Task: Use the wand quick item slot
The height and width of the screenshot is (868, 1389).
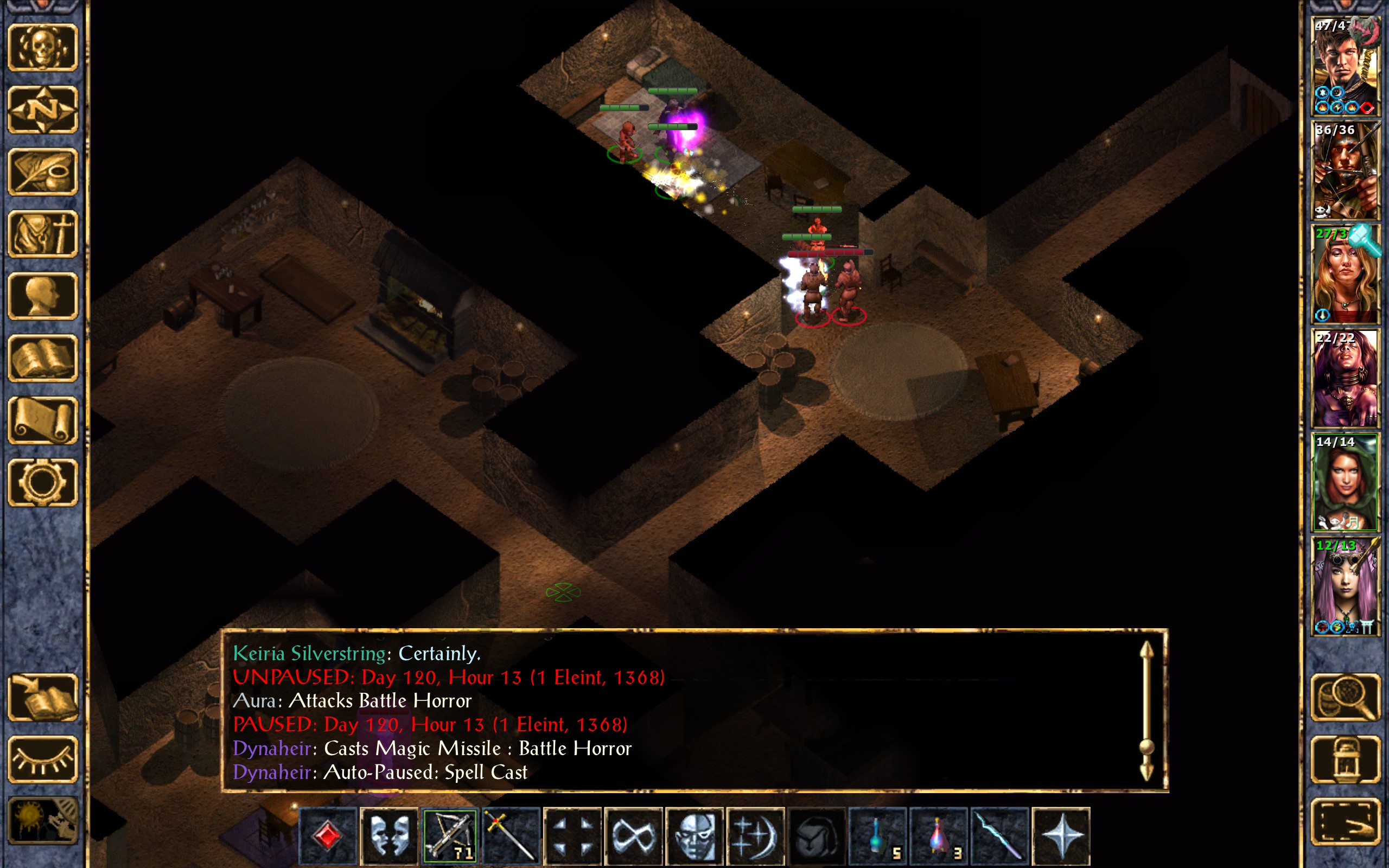Action: click(x=999, y=835)
